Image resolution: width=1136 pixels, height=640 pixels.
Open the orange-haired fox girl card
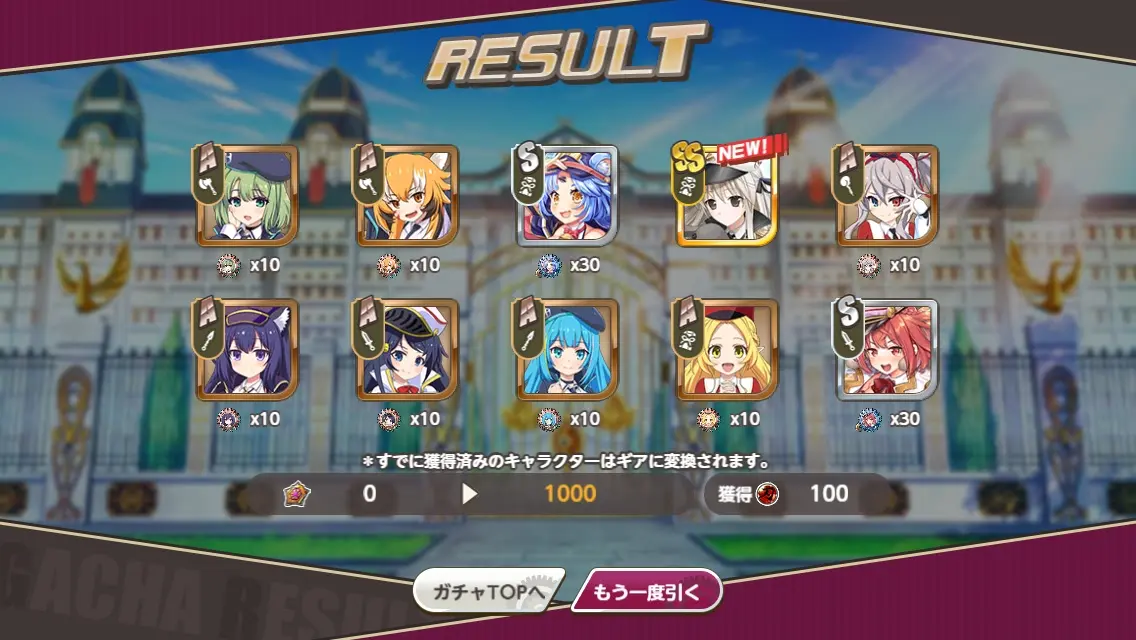[407, 196]
